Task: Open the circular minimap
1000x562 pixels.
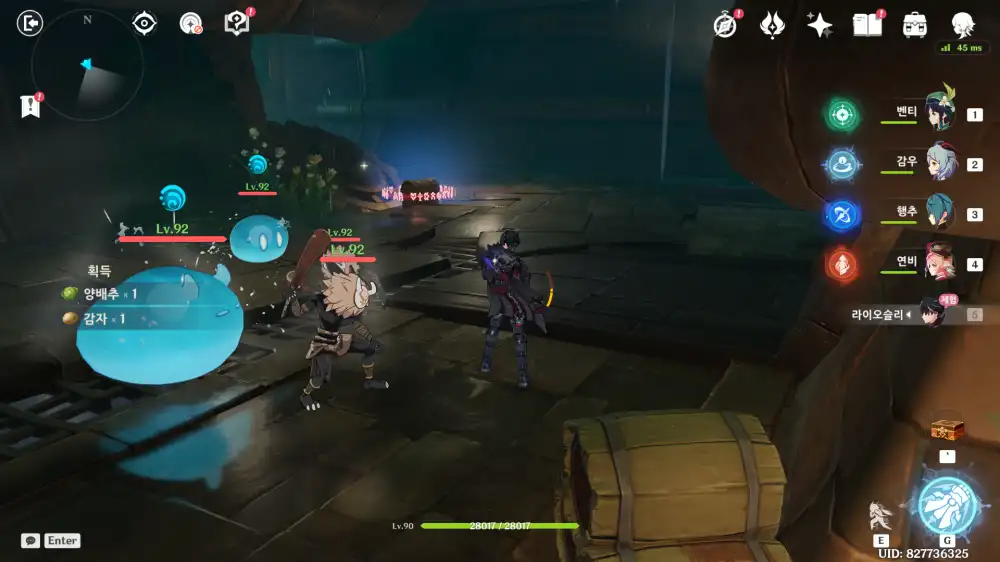Action: tap(87, 65)
